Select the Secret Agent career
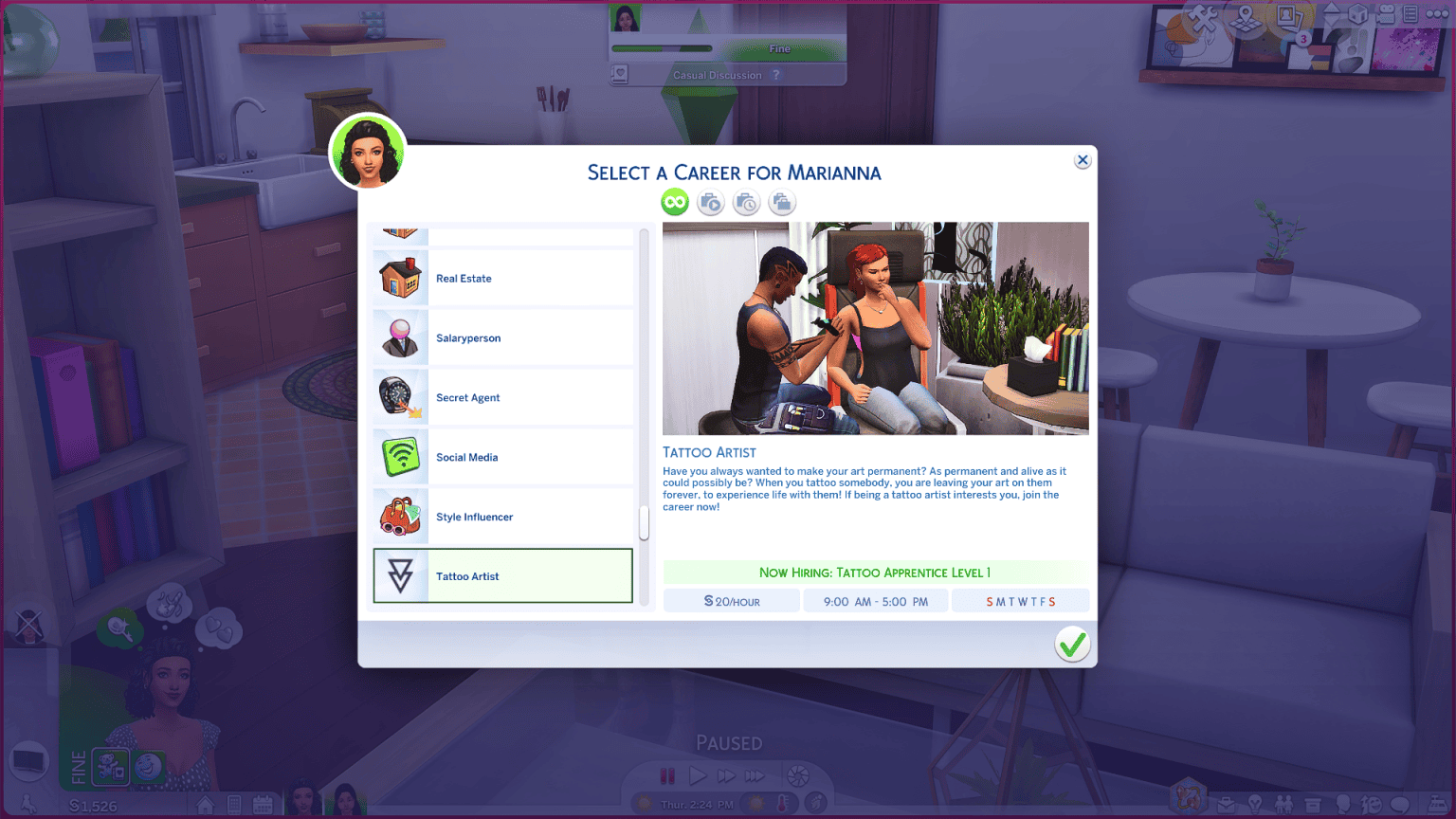Viewport: 1456px width, 819px height. pyautogui.click(x=502, y=397)
